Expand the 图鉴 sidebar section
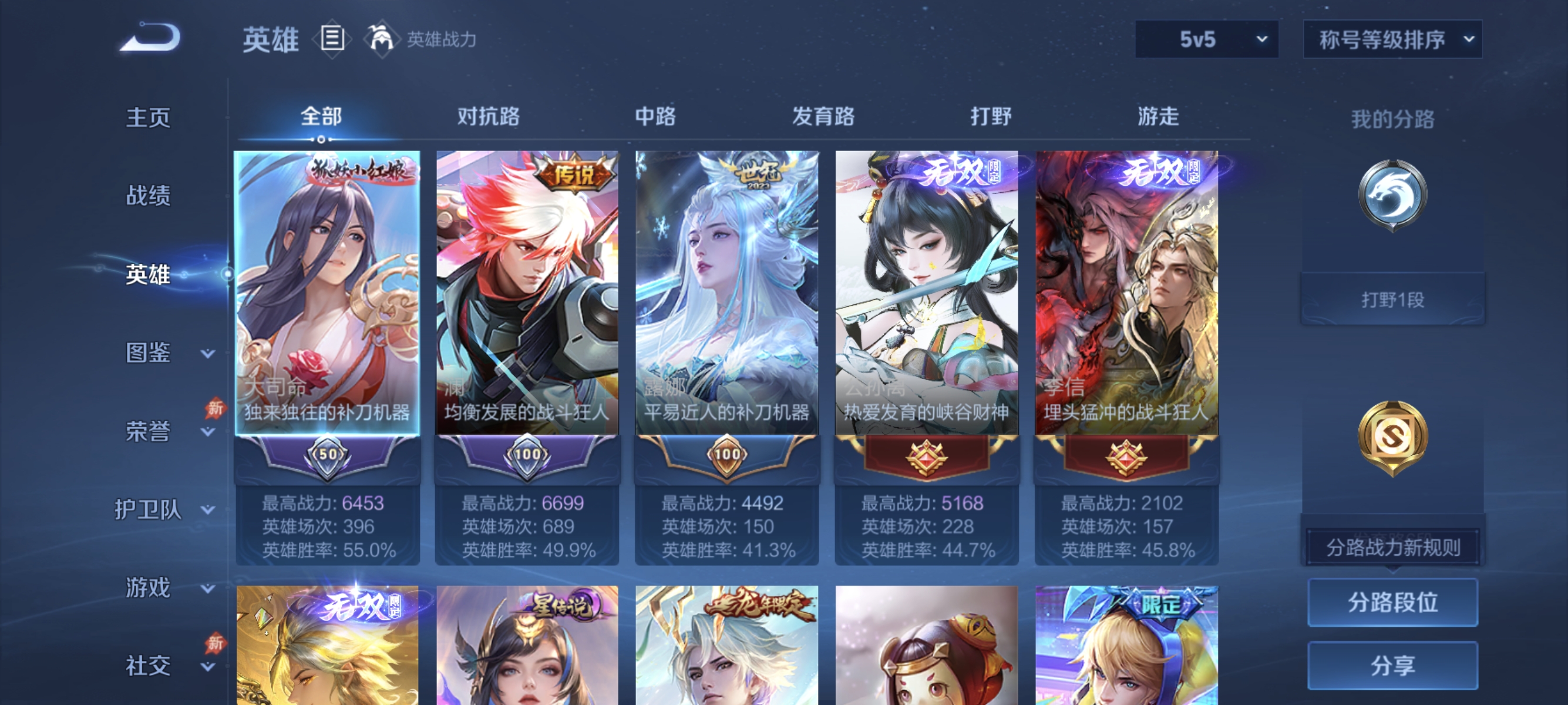Viewport: 1568px width, 705px height. (148, 353)
